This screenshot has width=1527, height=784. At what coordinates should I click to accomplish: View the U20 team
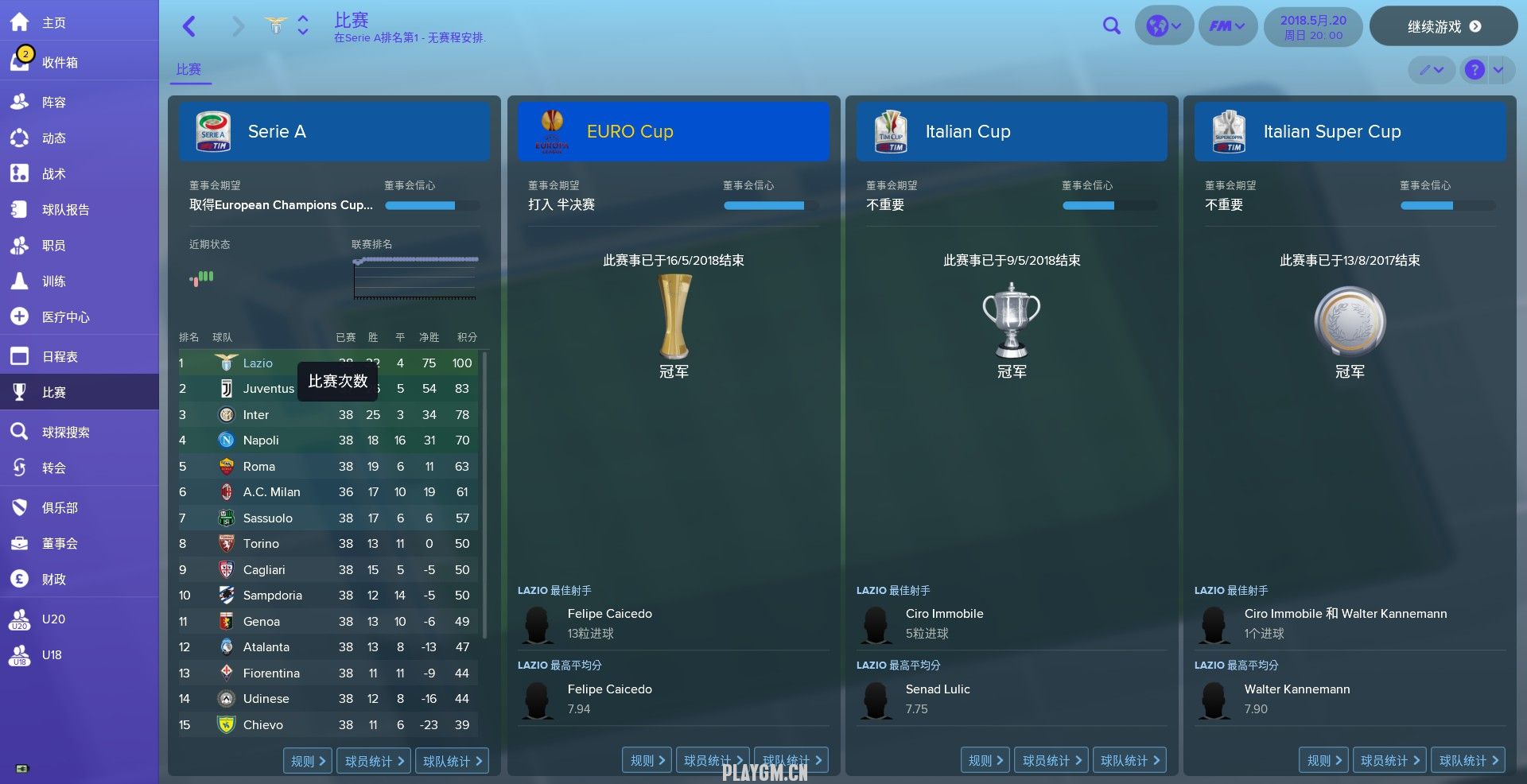(x=53, y=619)
